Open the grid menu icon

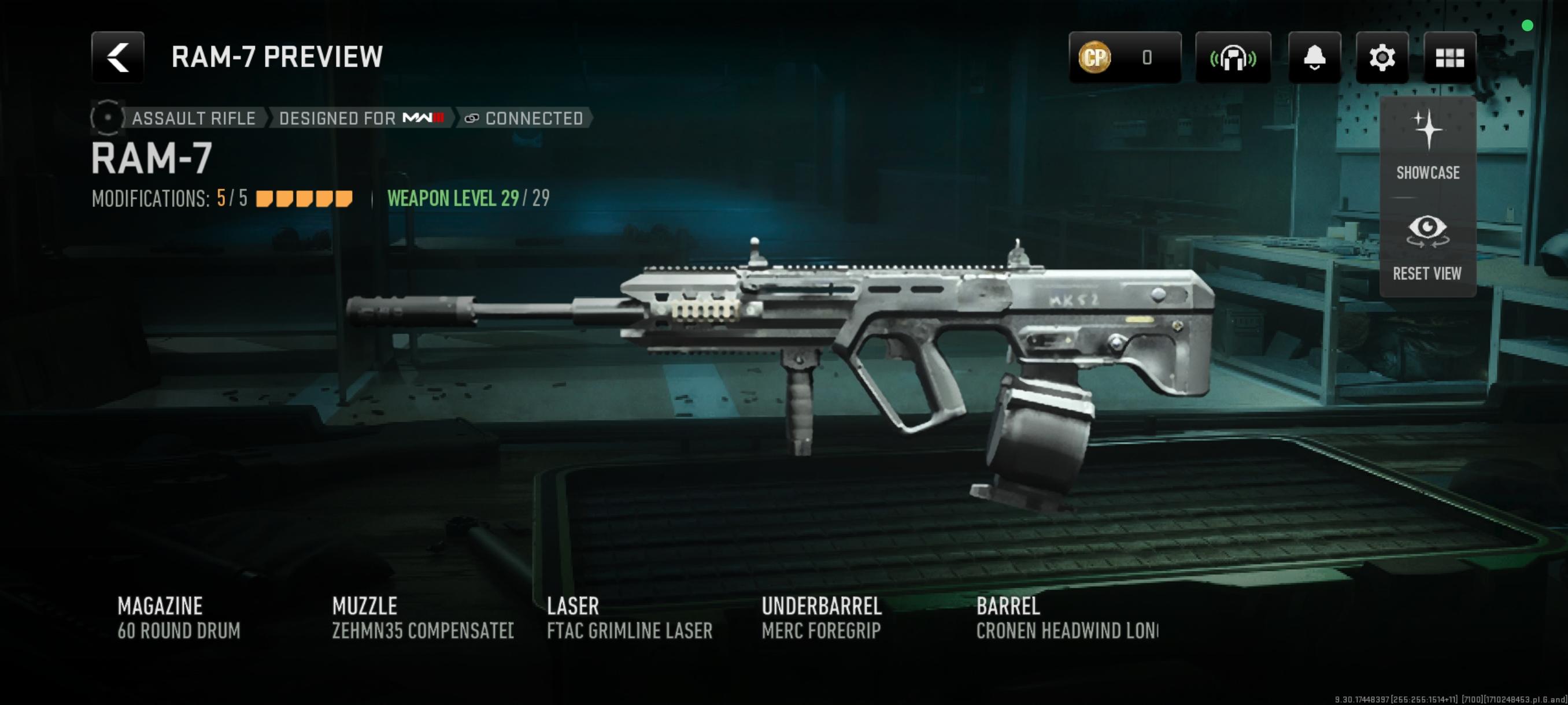coord(1449,57)
